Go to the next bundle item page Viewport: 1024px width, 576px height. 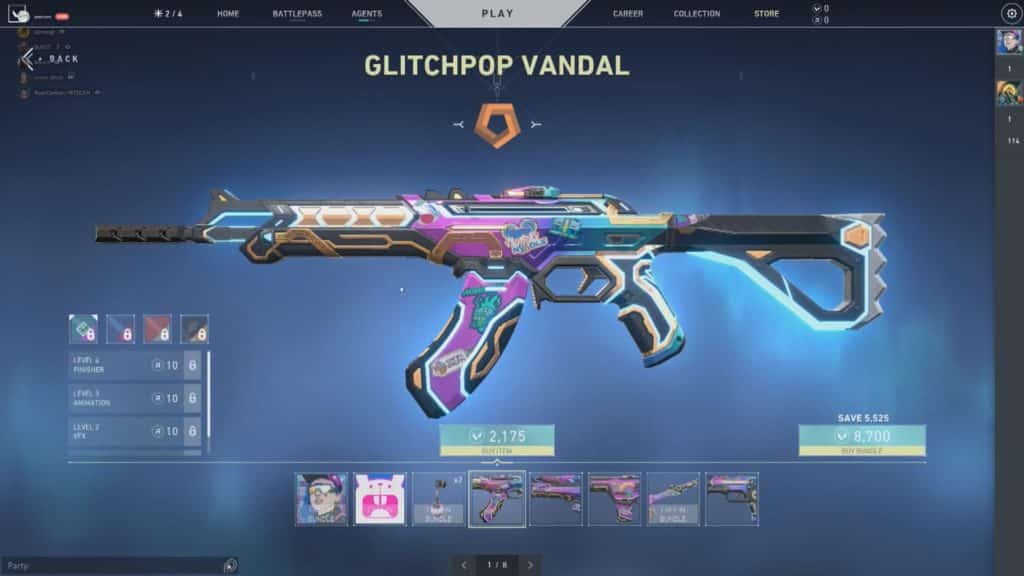click(x=530, y=565)
